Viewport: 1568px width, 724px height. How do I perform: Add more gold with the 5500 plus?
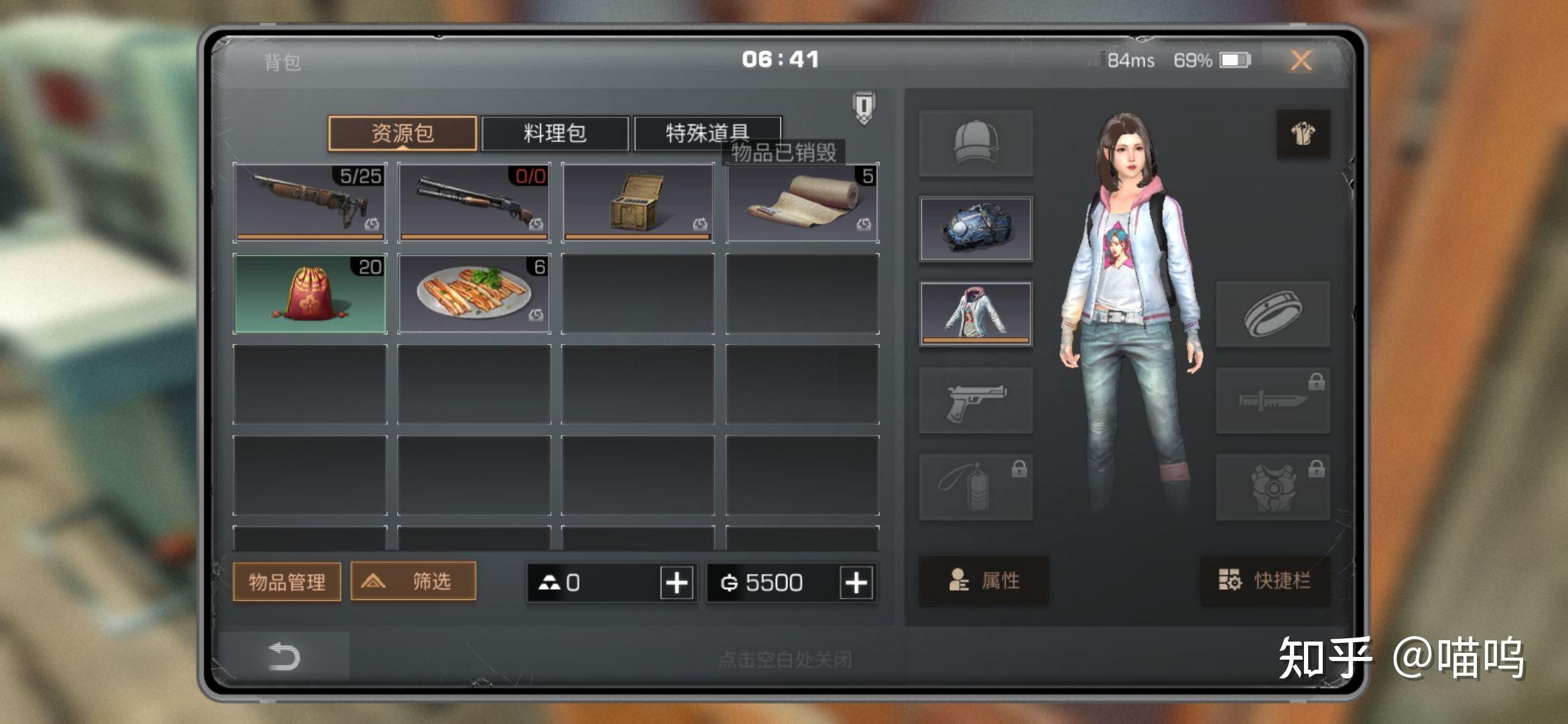click(856, 583)
